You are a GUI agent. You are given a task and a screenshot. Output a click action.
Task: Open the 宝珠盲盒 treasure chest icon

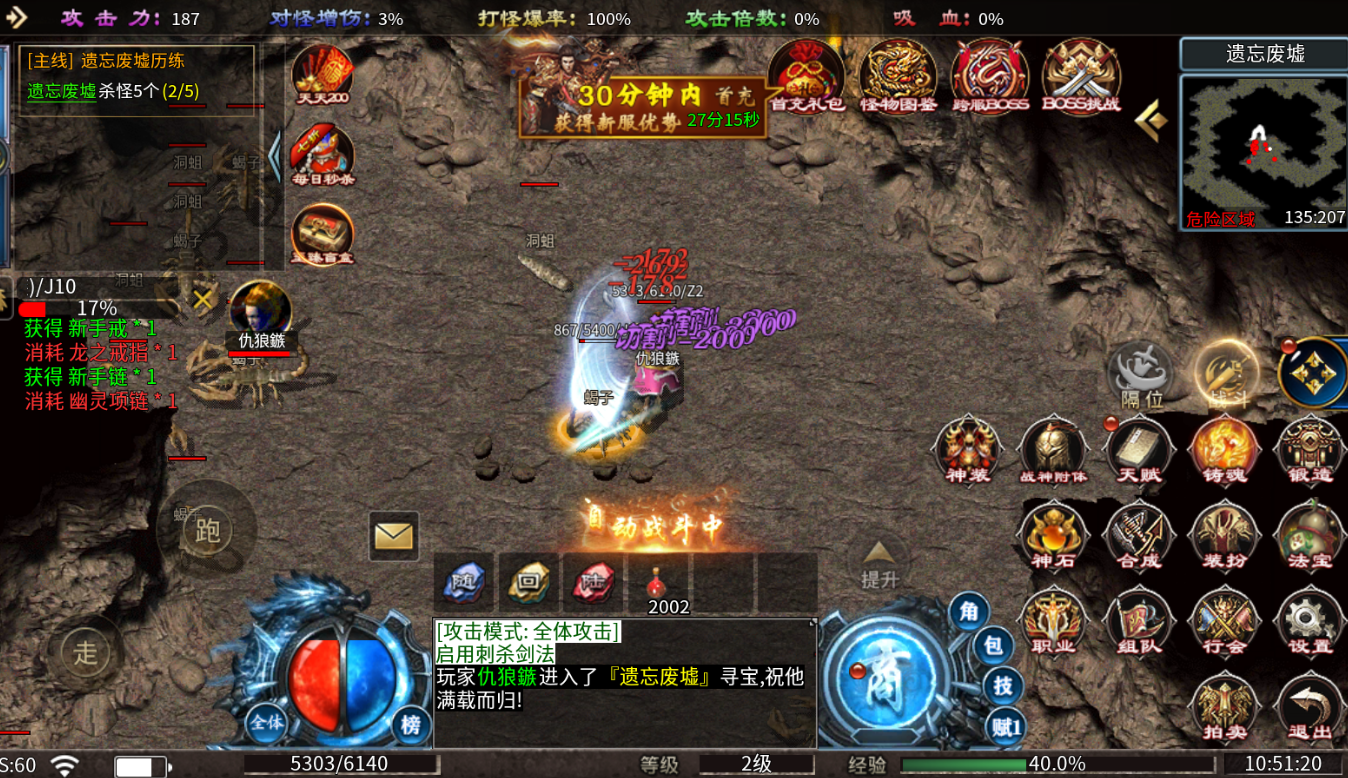[x=322, y=236]
